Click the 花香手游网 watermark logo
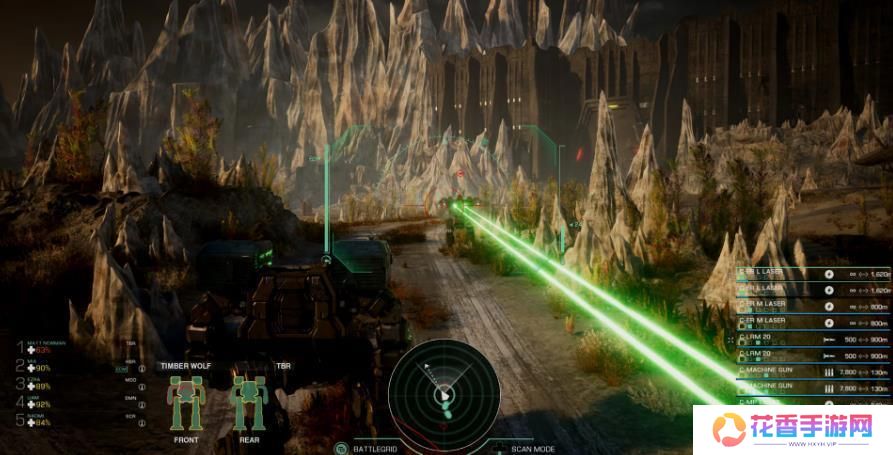The width and height of the screenshot is (893, 455). [x=793, y=430]
